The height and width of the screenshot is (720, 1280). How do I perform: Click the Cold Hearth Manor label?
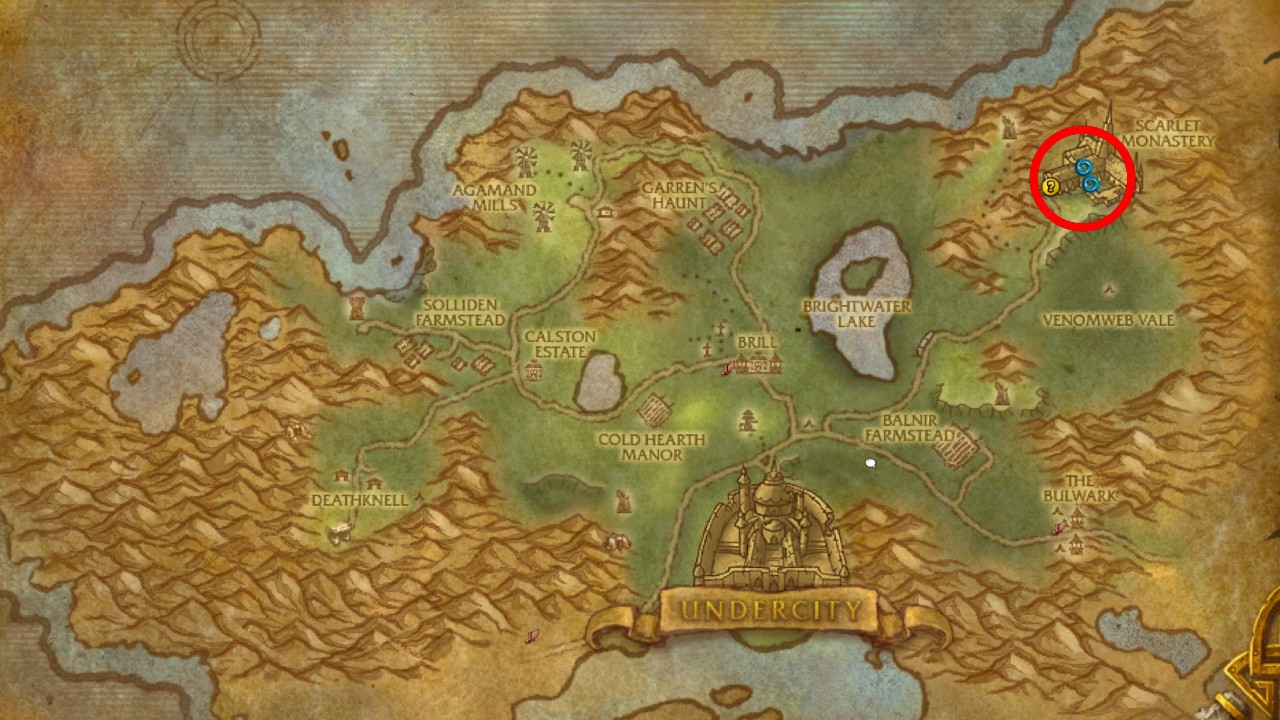[x=651, y=445]
